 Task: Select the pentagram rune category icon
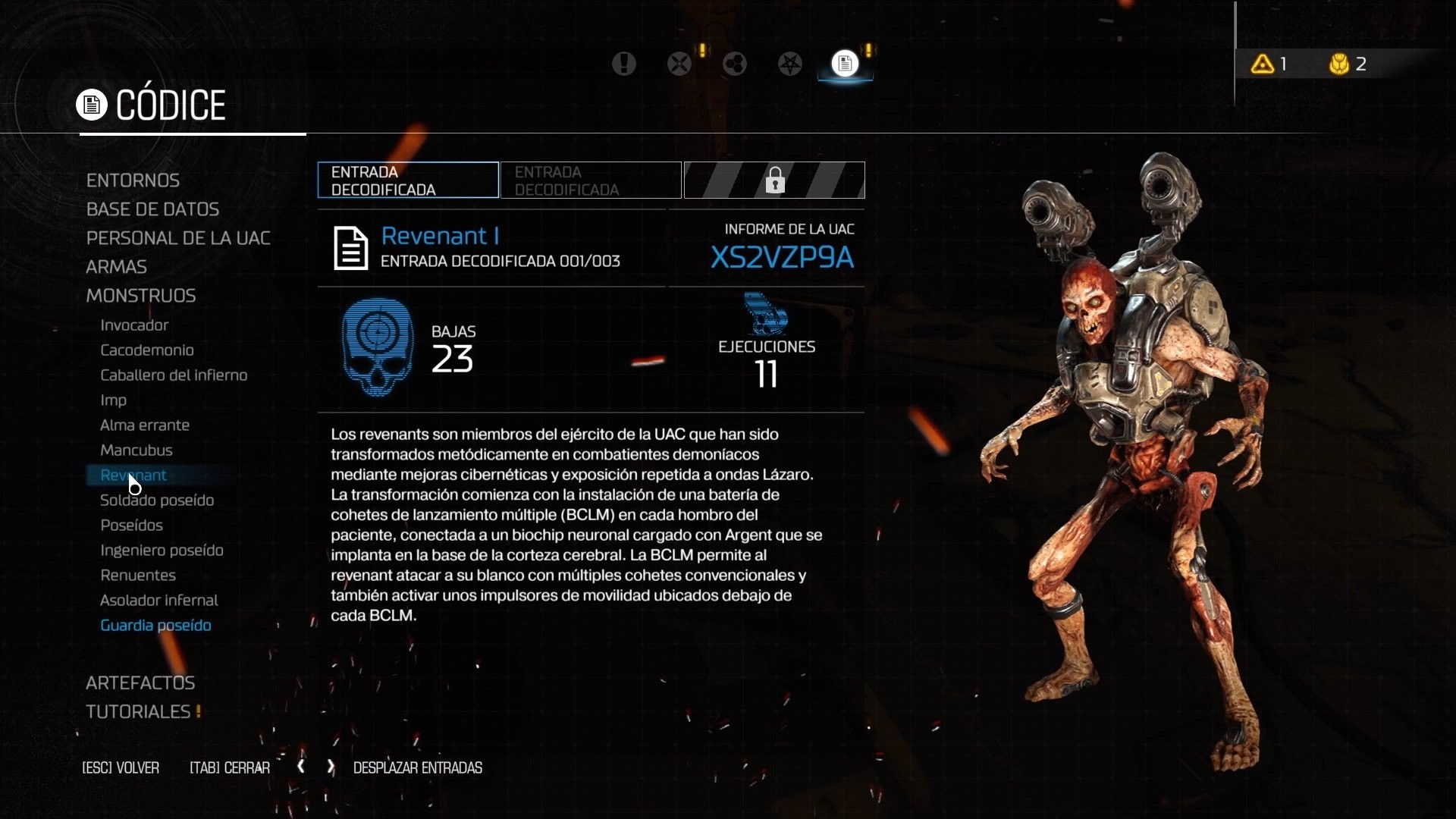tap(790, 64)
